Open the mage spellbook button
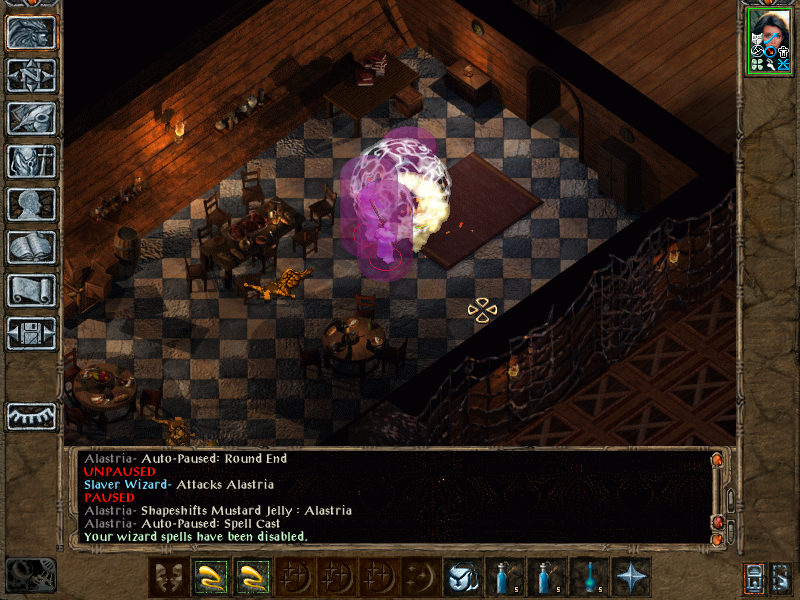This screenshot has width=800, height=600. [31, 247]
